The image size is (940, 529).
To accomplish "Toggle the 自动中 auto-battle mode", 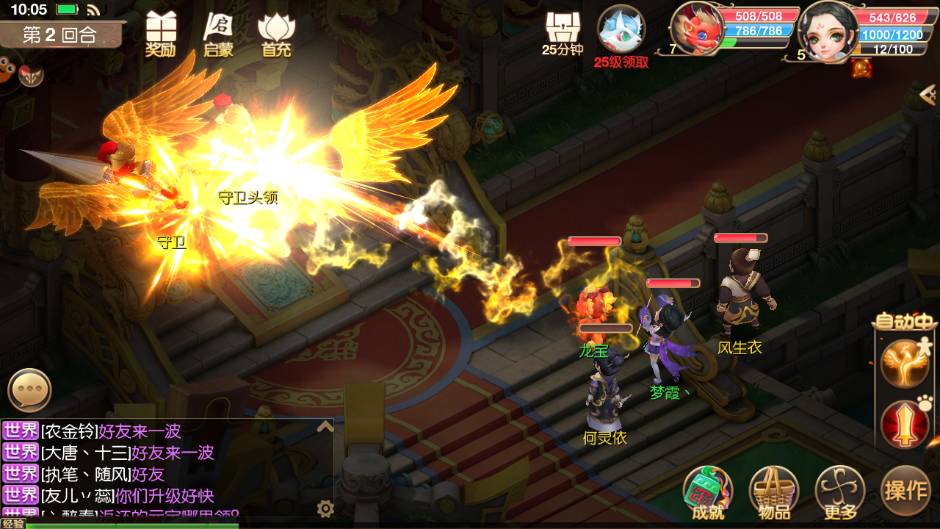I will (904, 321).
